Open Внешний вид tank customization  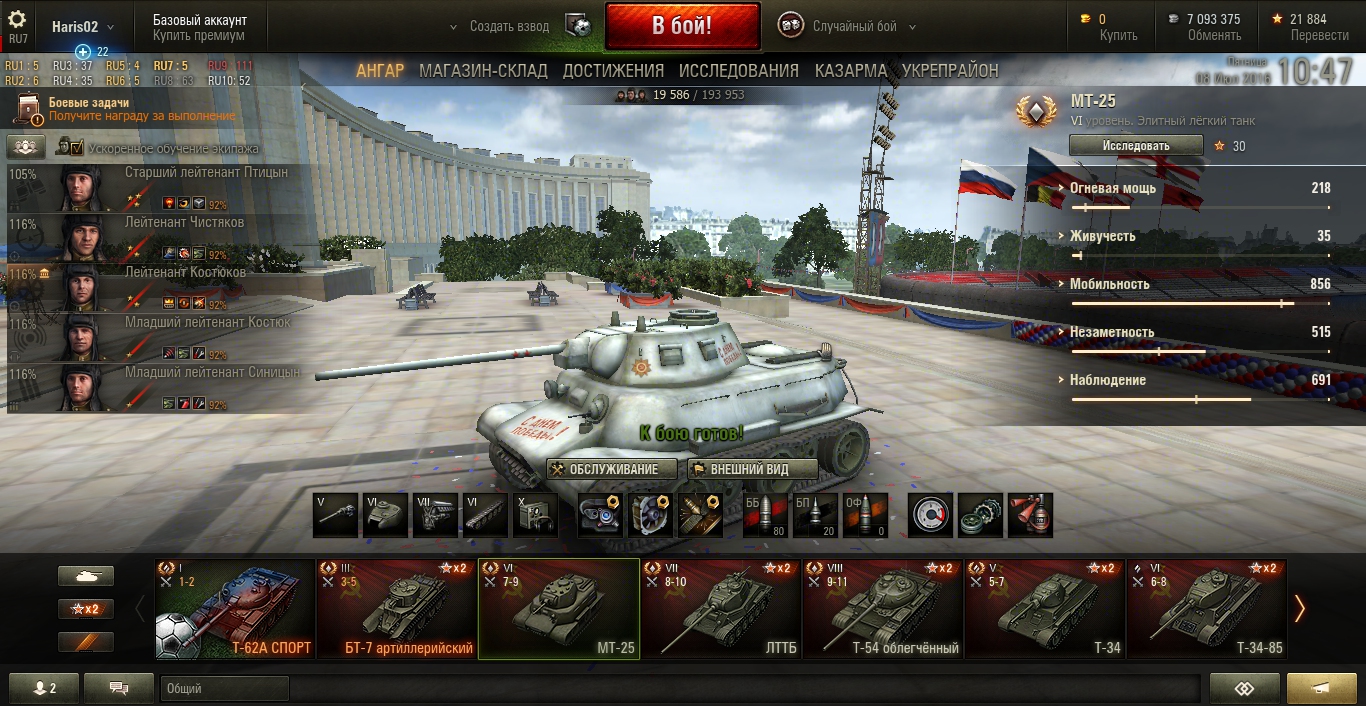(x=753, y=470)
